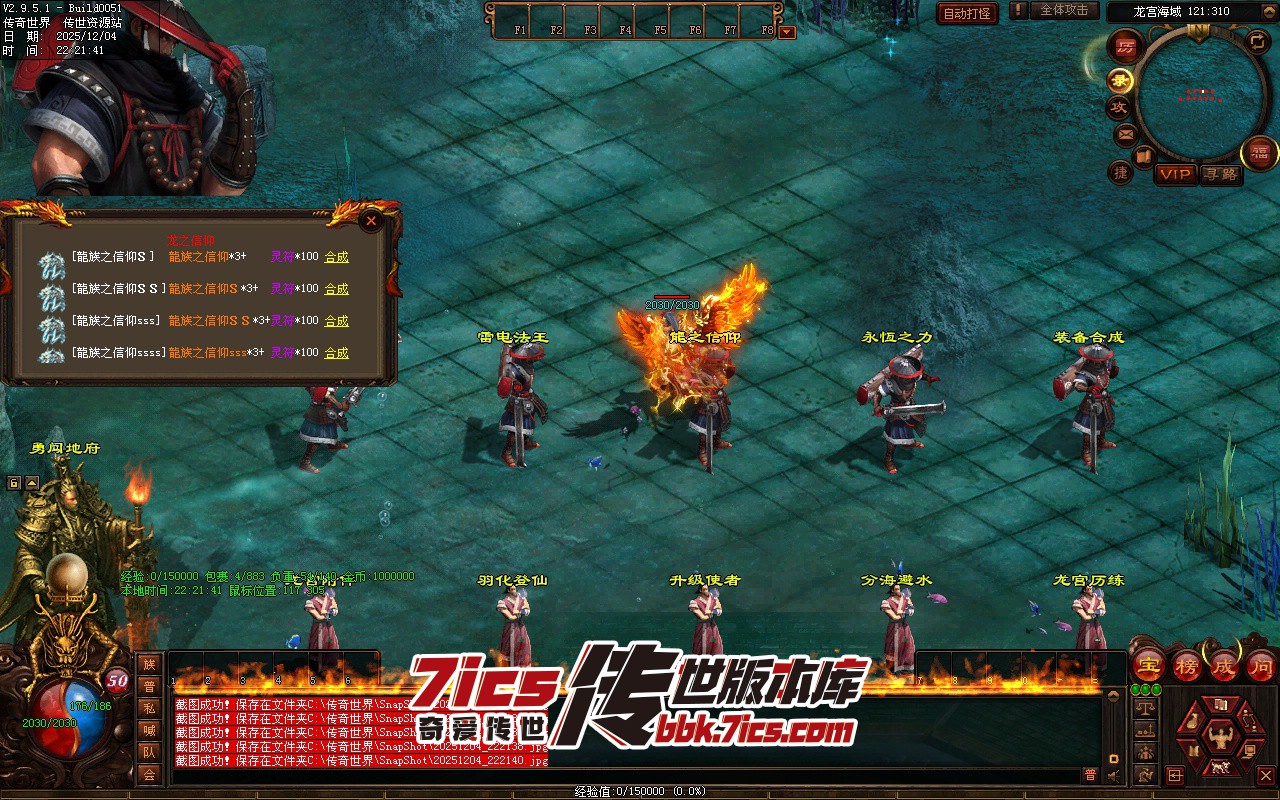Open the trade scales icon
The height and width of the screenshot is (800, 1280).
pyautogui.click(x=1146, y=708)
